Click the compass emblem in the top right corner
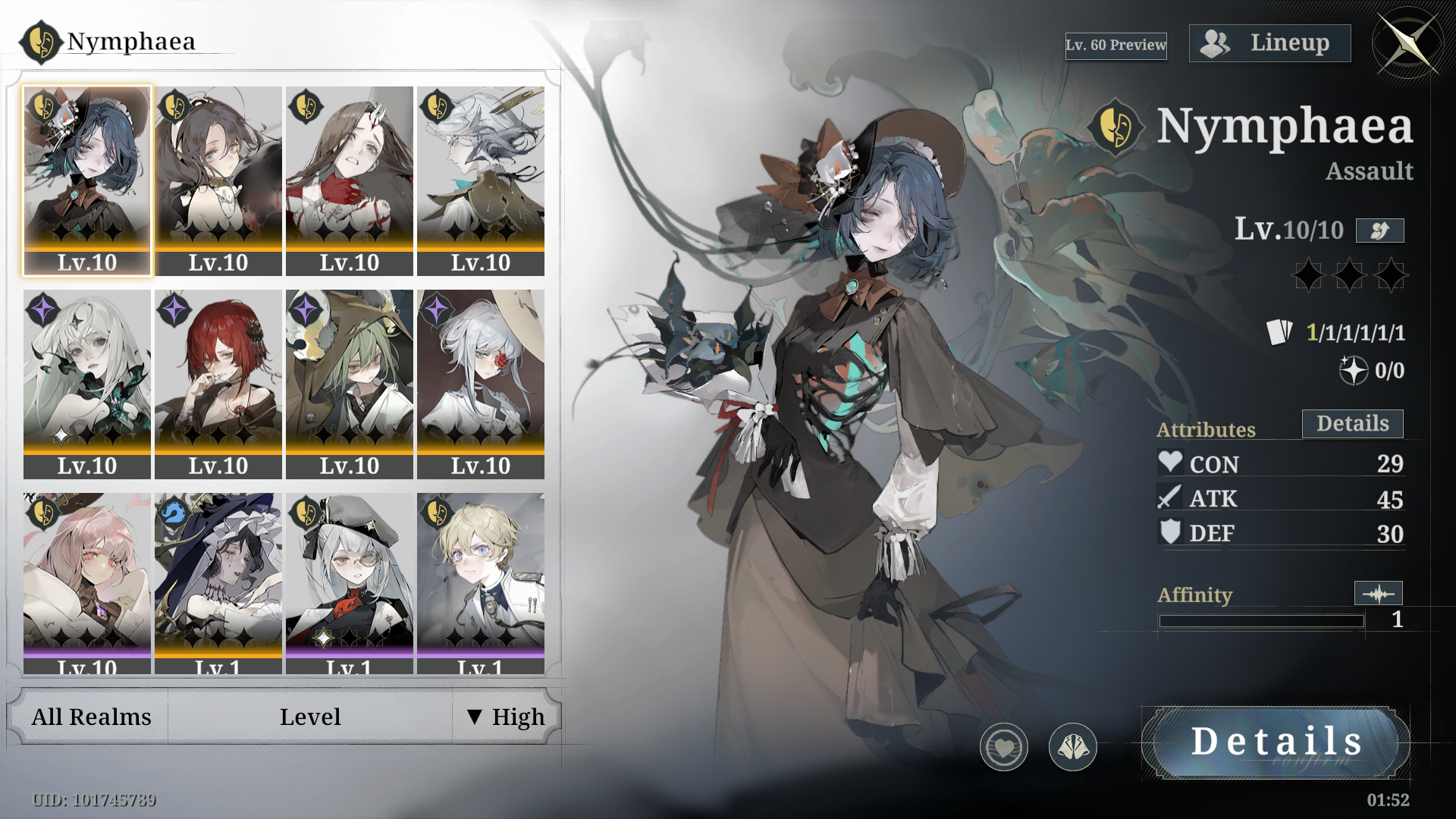This screenshot has height=819, width=1456. click(x=1408, y=43)
